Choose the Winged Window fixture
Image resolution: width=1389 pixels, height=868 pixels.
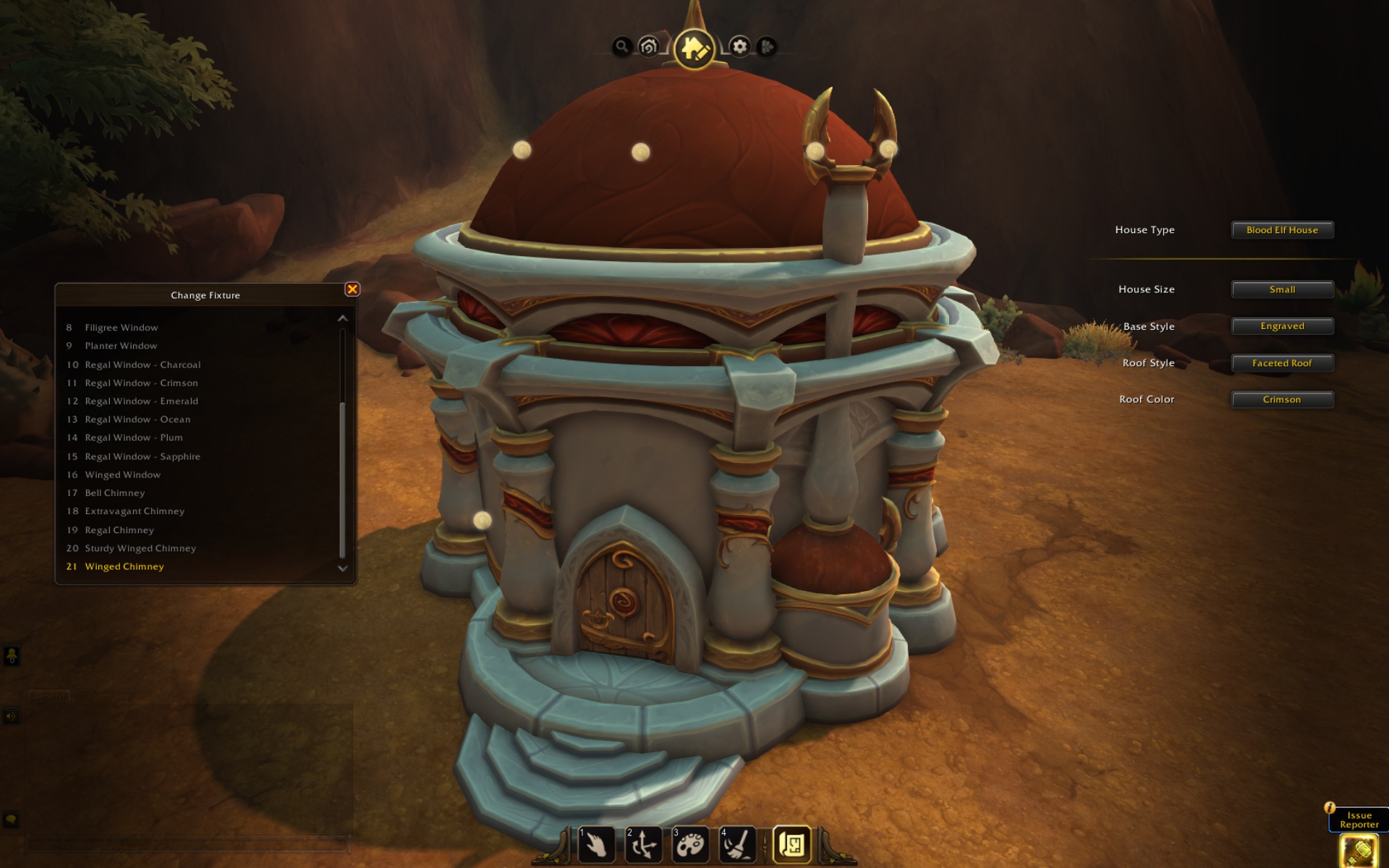click(122, 475)
